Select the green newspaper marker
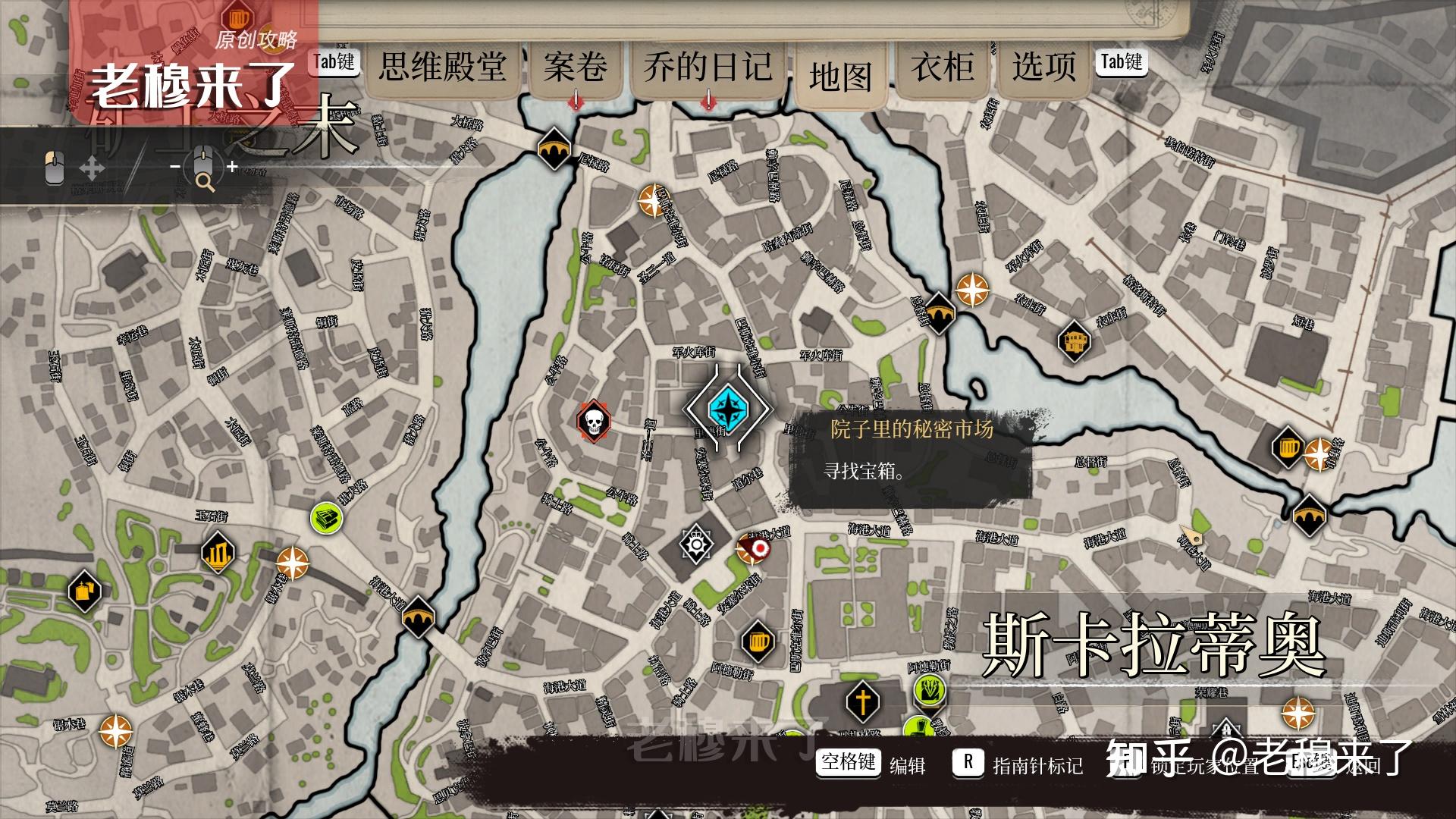The height and width of the screenshot is (819, 1456). pos(327,518)
